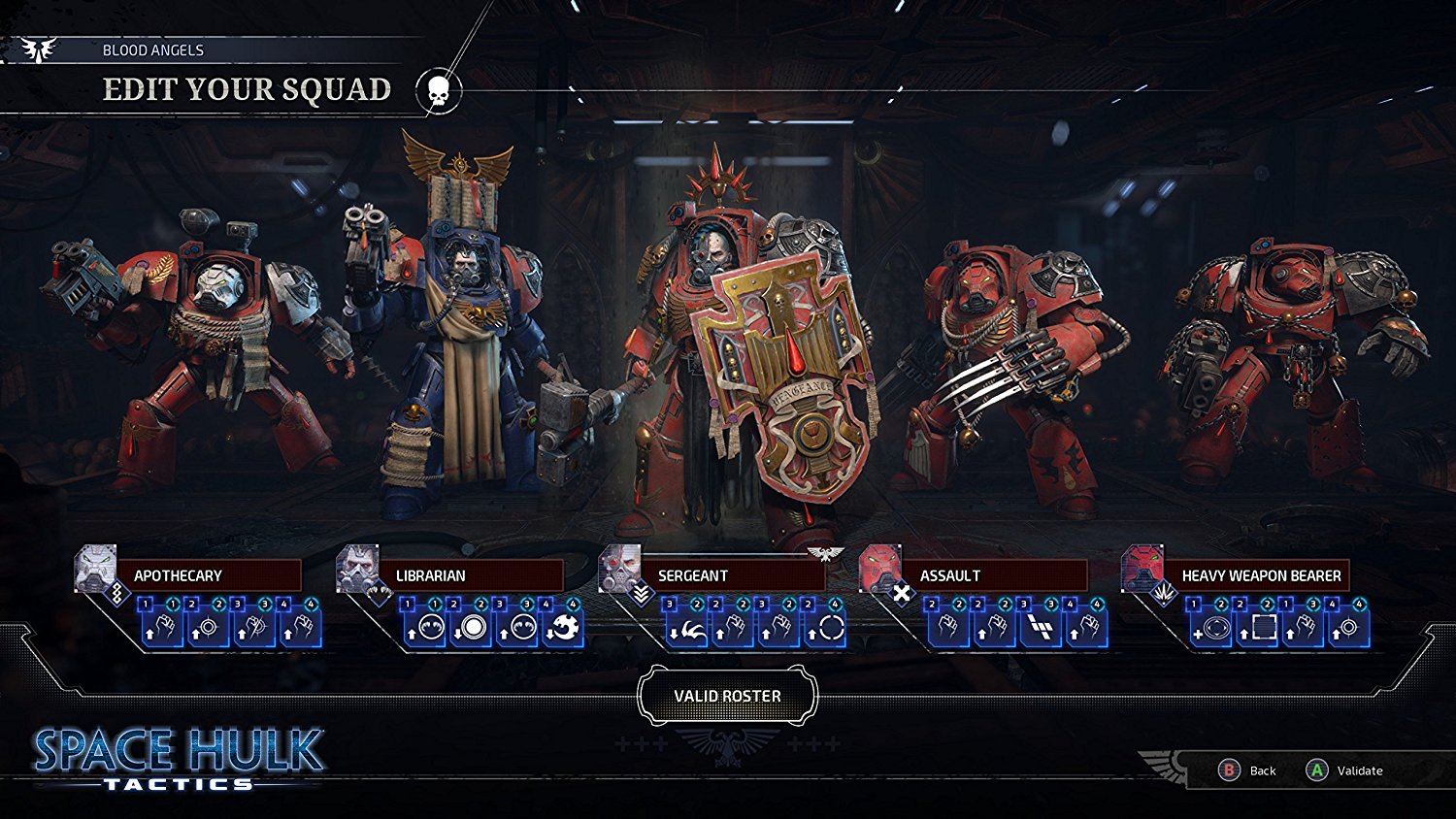Open the Apothecary unit portrait
1456x819 pixels.
point(95,566)
